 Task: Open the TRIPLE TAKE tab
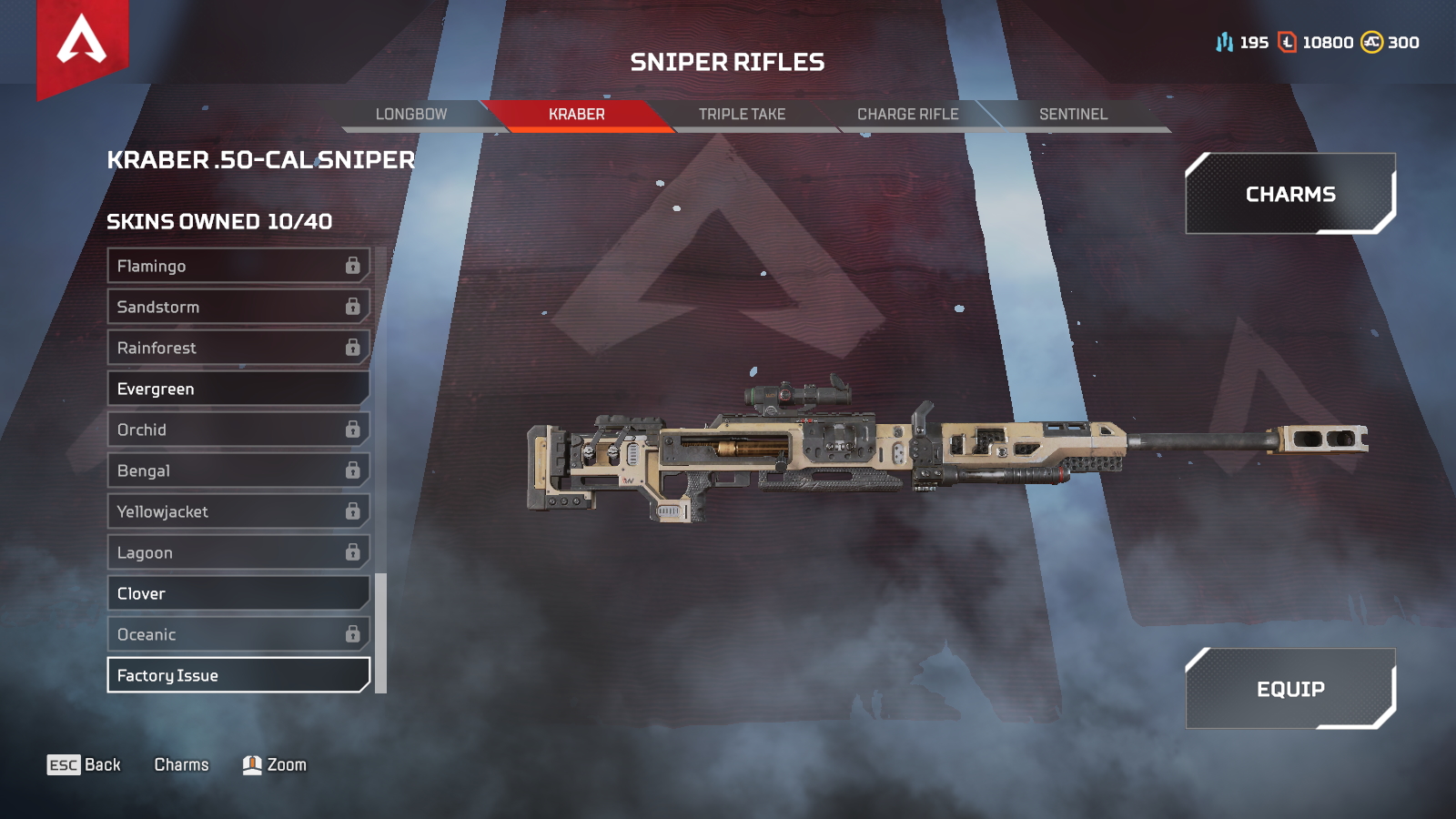coord(742,114)
